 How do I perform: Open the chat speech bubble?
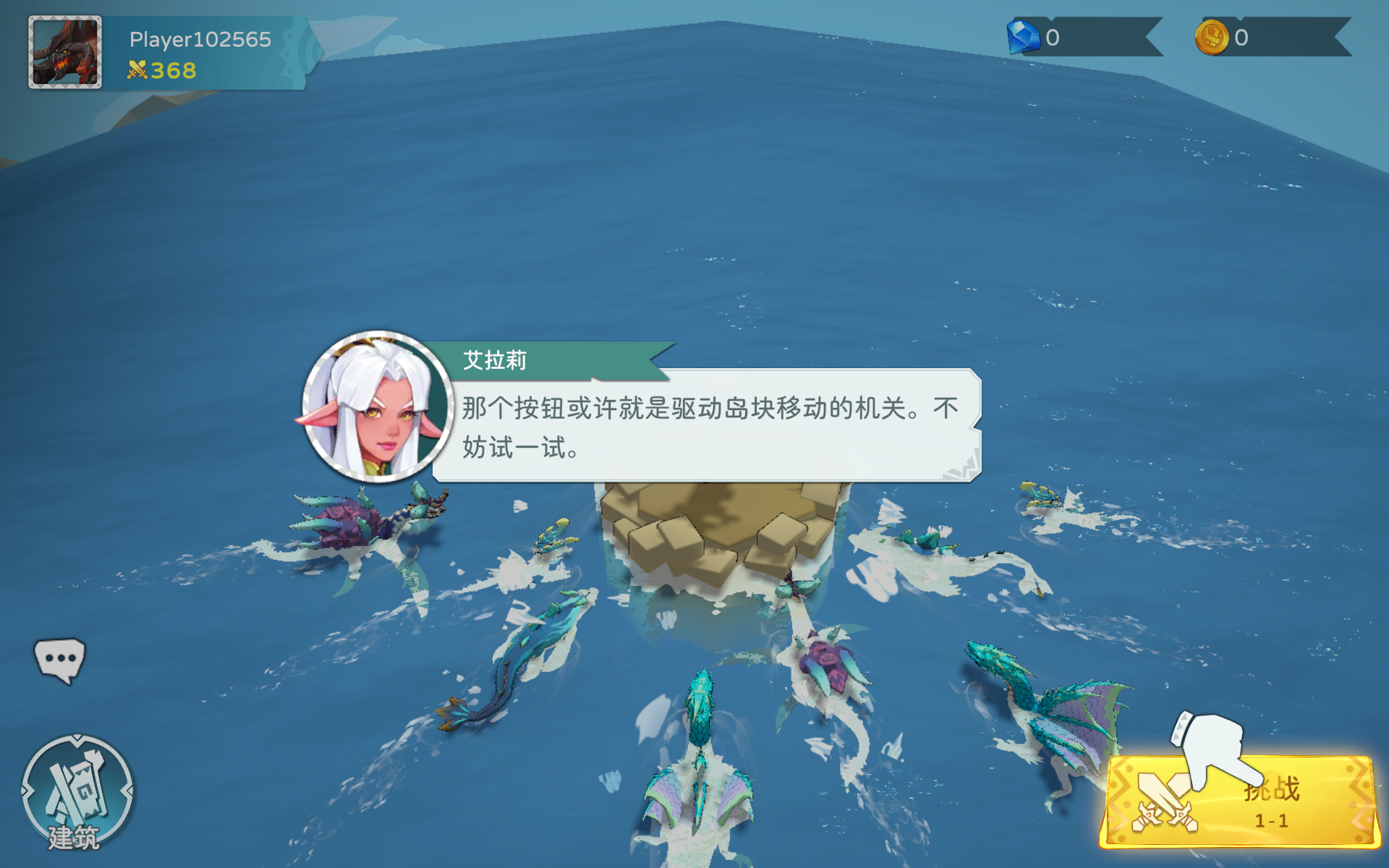coord(59,660)
